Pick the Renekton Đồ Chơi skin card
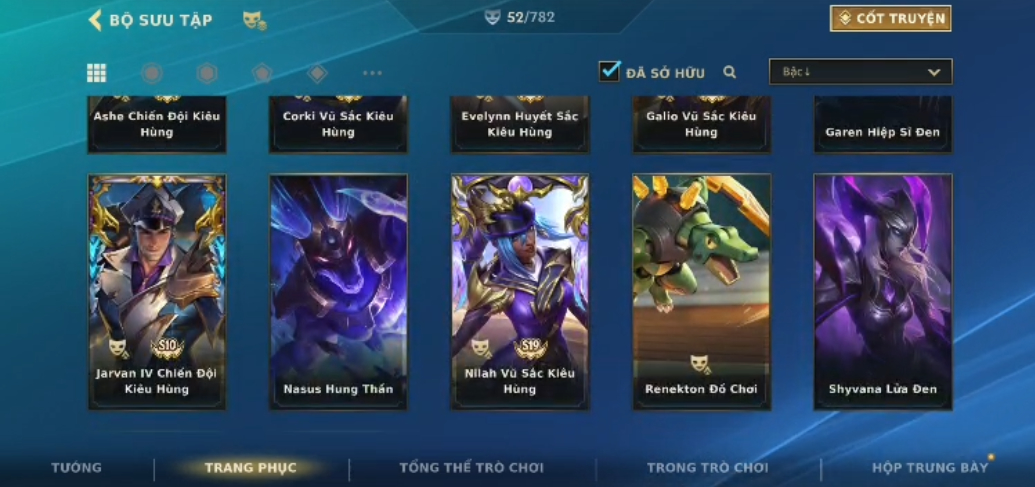This screenshot has width=1035, height=487. click(701, 291)
